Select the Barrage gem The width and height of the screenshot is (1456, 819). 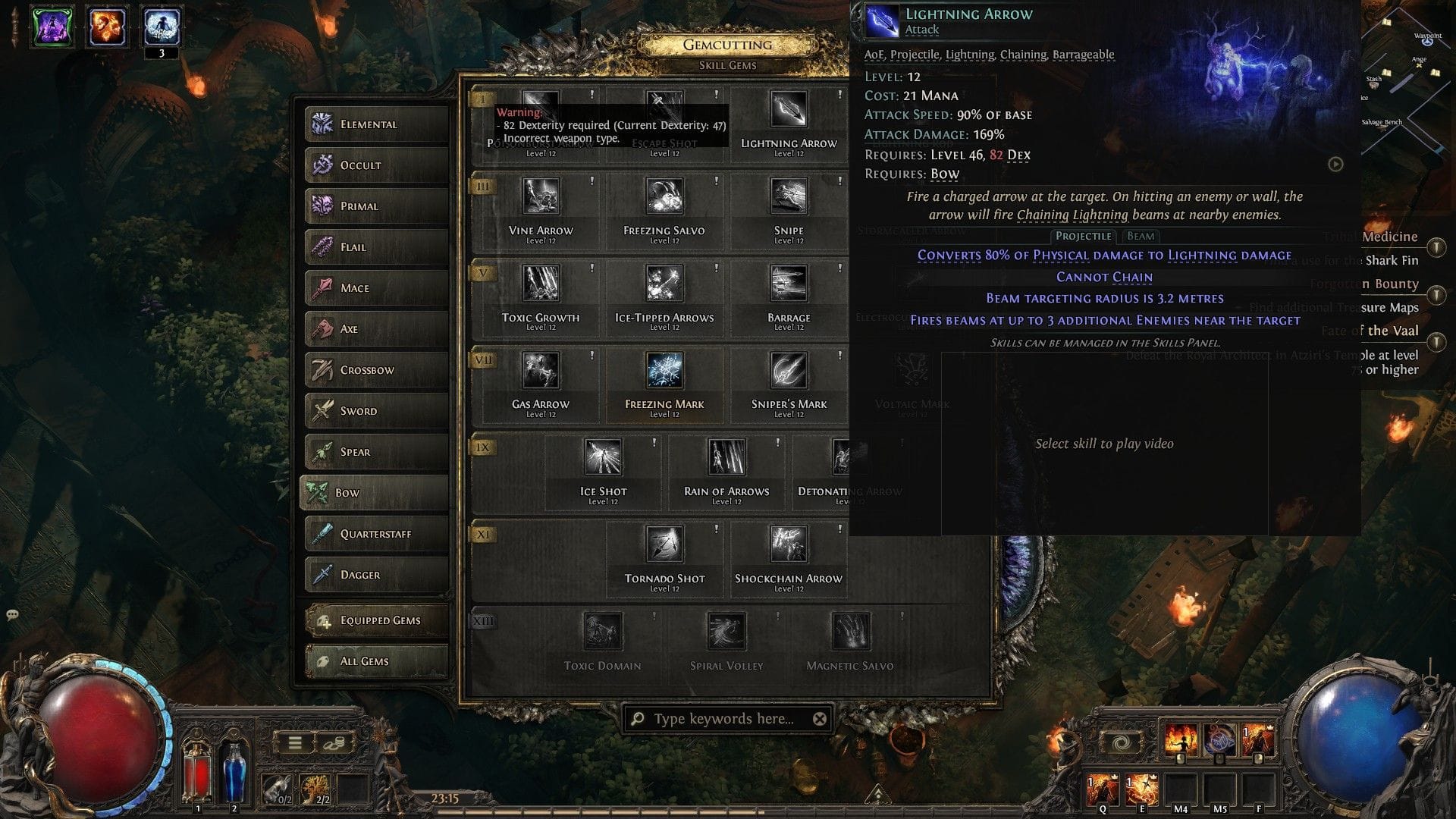point(789,283)
